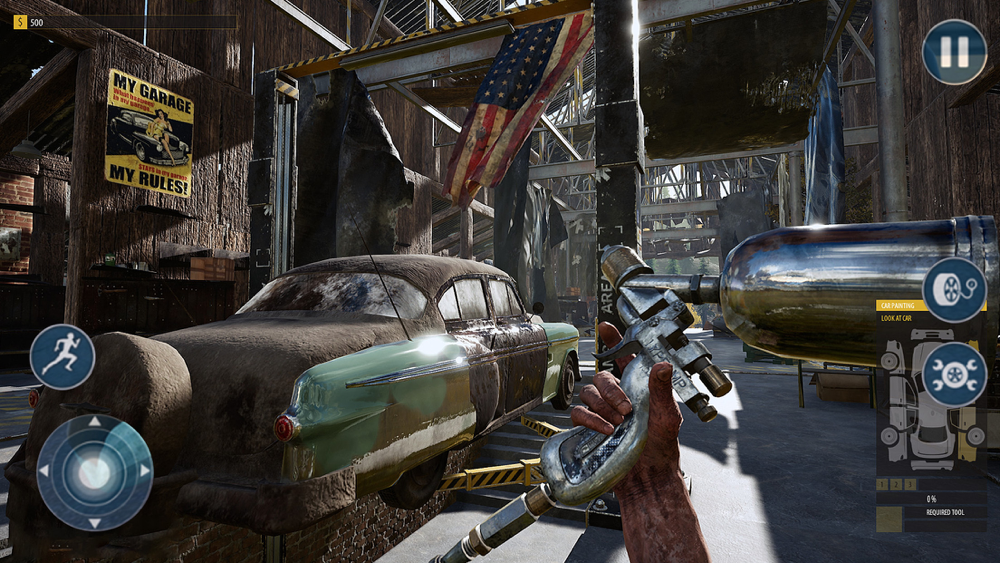The width and height of the screenshot is (1000, 563).
Task: Activate the tire inflator tool button
Action: 954,289
